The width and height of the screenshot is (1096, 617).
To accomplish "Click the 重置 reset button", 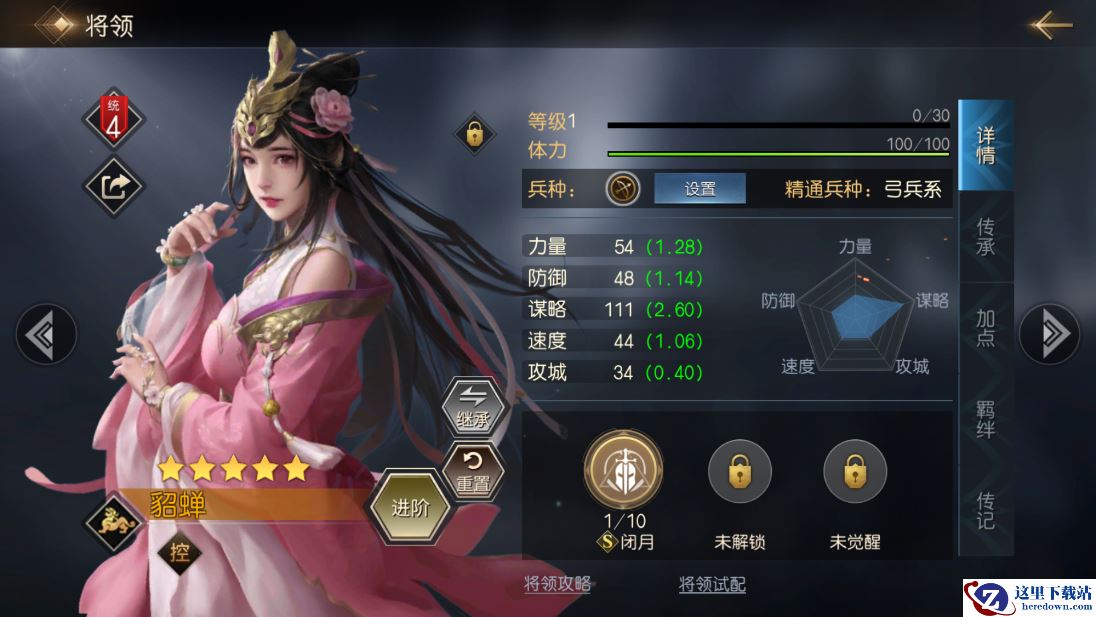I will click(x=473, y=472).
